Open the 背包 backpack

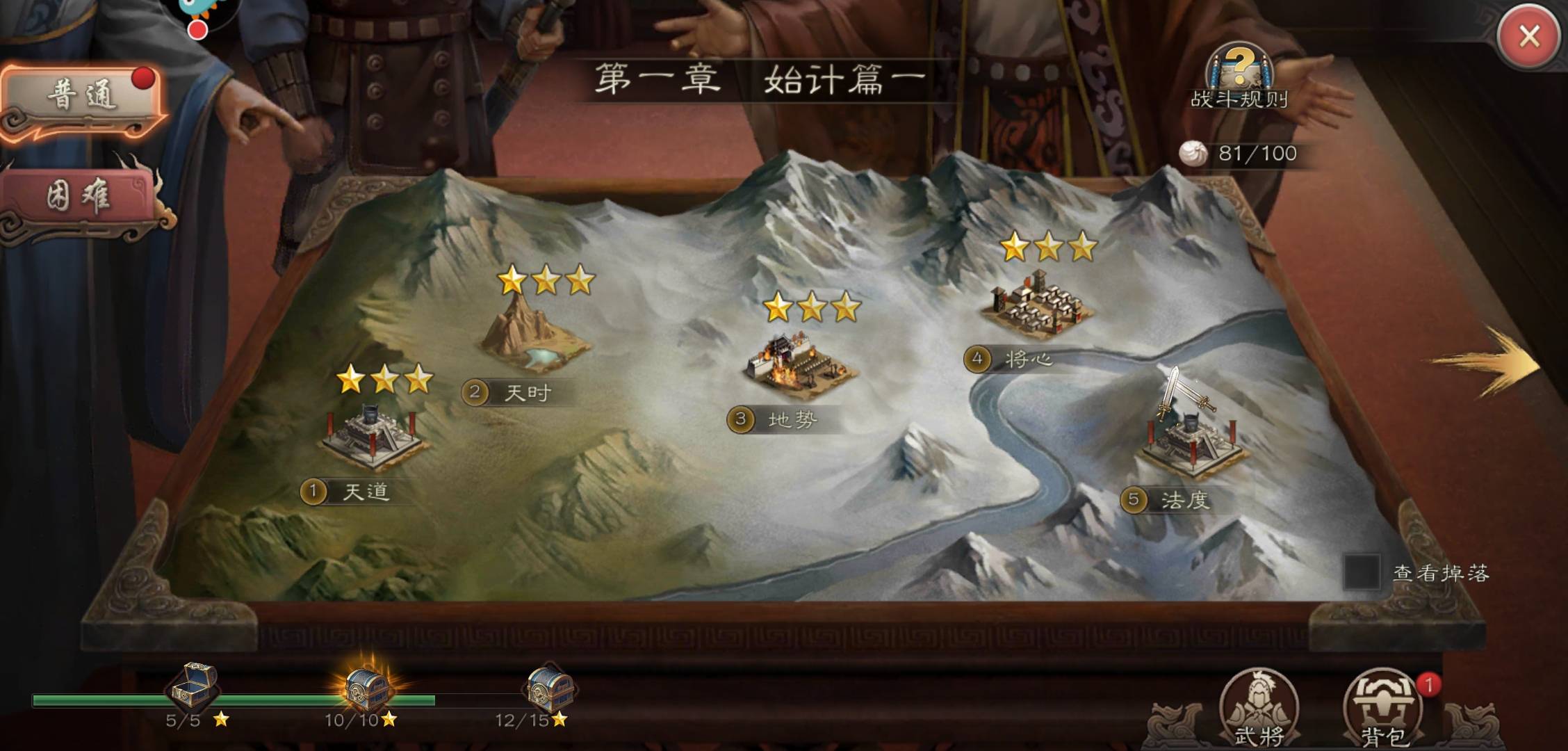[1382, 709]
